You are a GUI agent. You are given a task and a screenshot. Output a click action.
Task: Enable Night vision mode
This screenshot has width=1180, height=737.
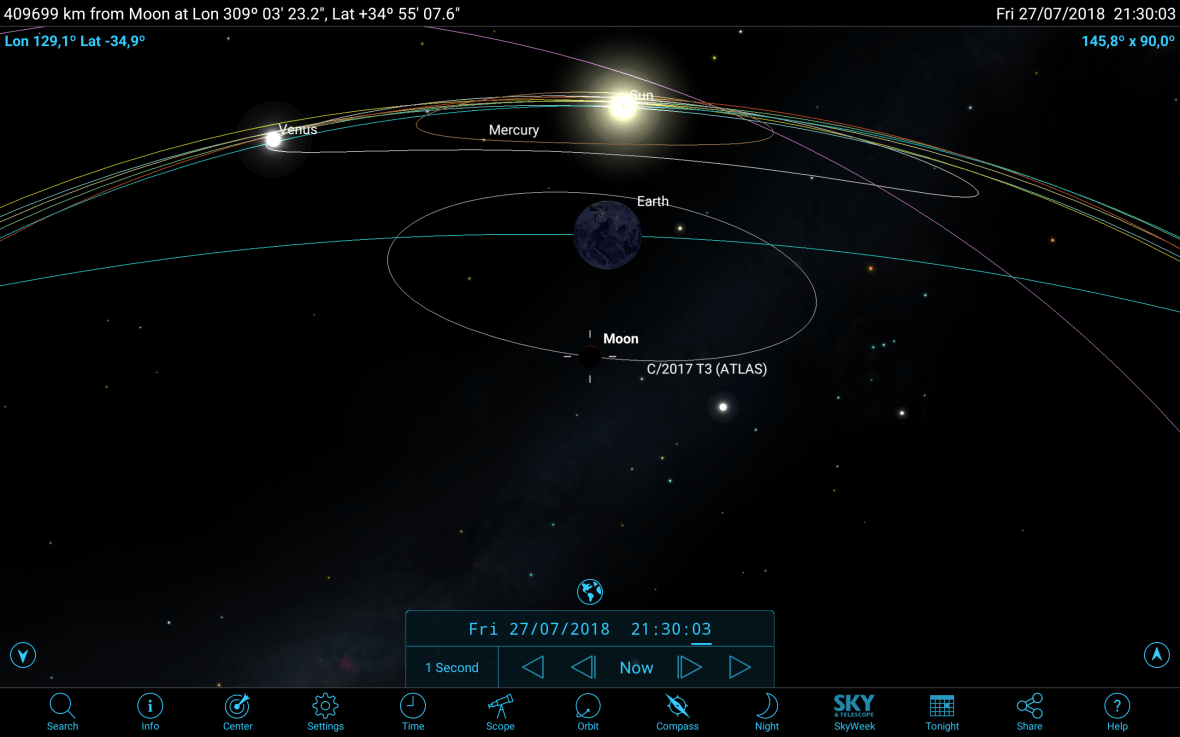pyautogui.click(x=767, y=711)
